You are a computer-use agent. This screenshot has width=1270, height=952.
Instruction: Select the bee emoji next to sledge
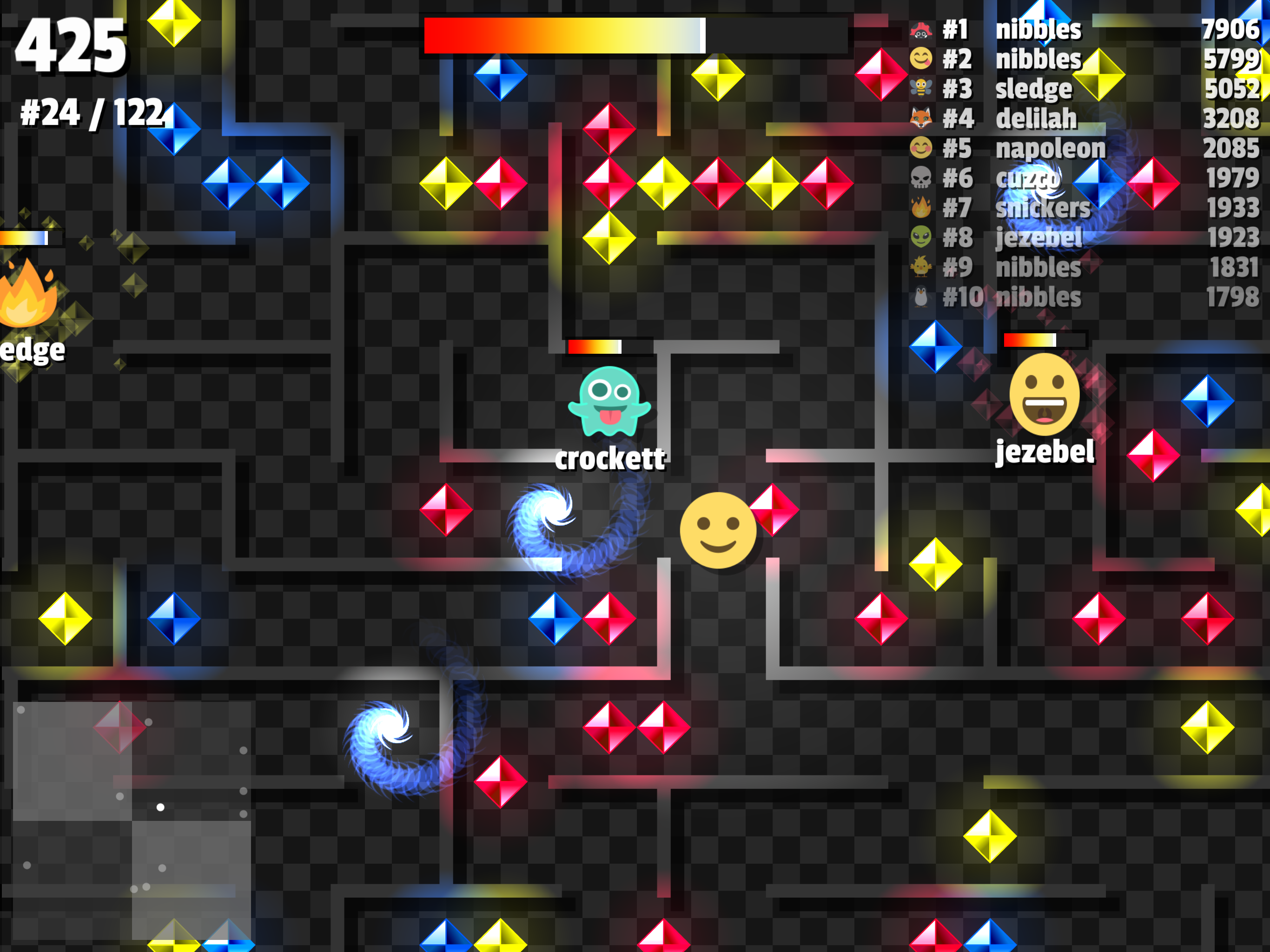point(921,89)
